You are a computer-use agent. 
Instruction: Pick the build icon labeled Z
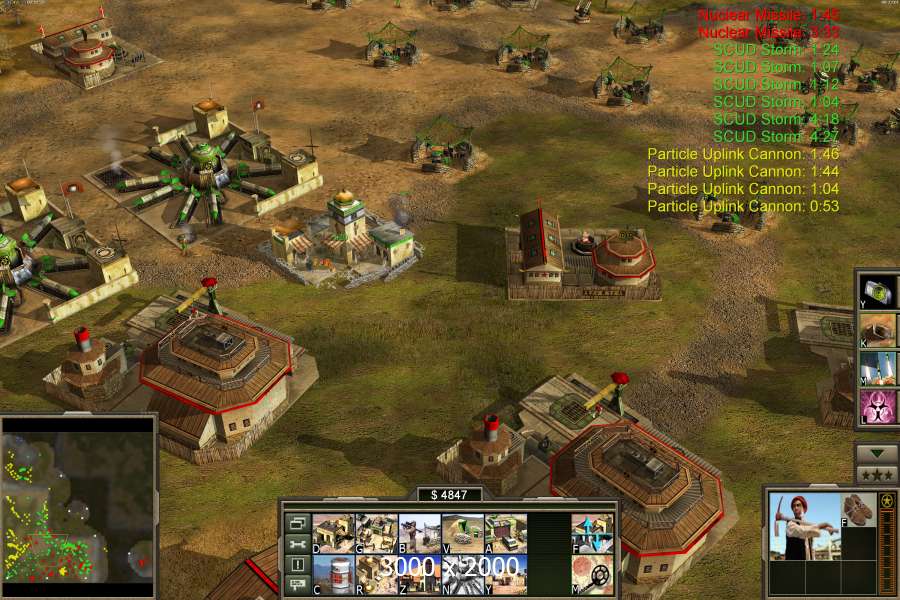[420, 574]
